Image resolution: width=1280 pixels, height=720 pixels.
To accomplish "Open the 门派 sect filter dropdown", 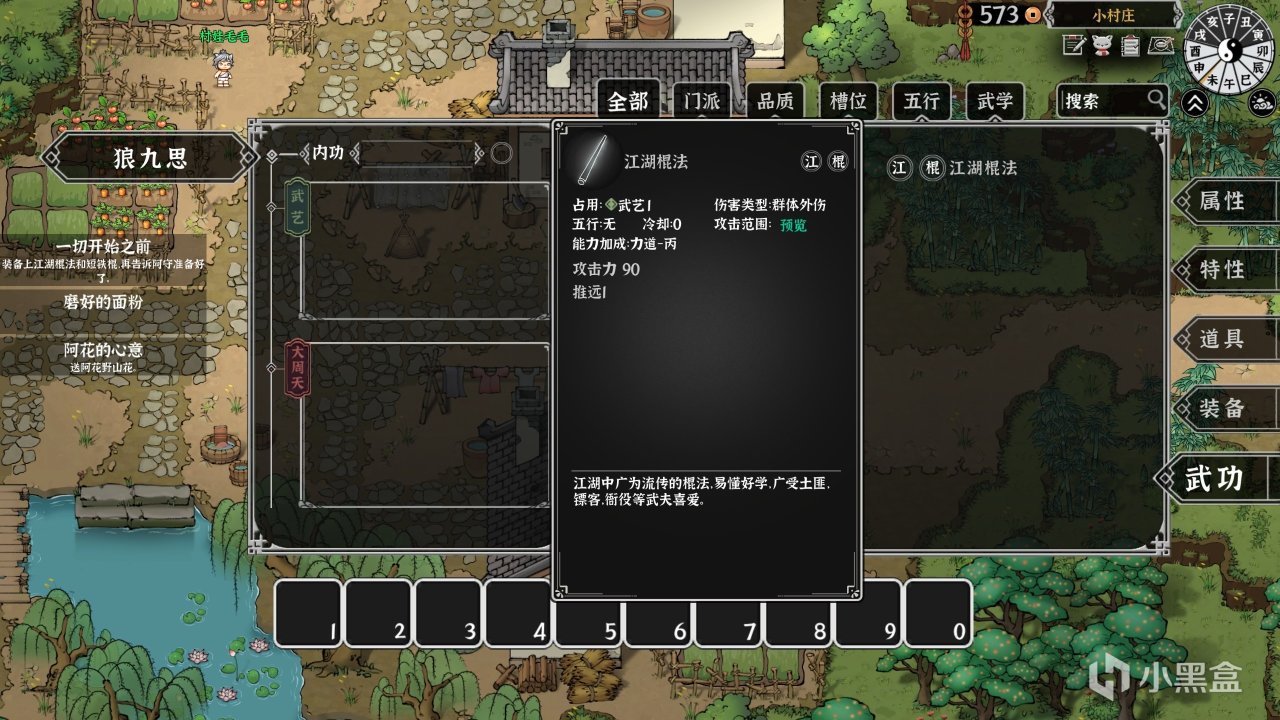I will coord(703,100).
